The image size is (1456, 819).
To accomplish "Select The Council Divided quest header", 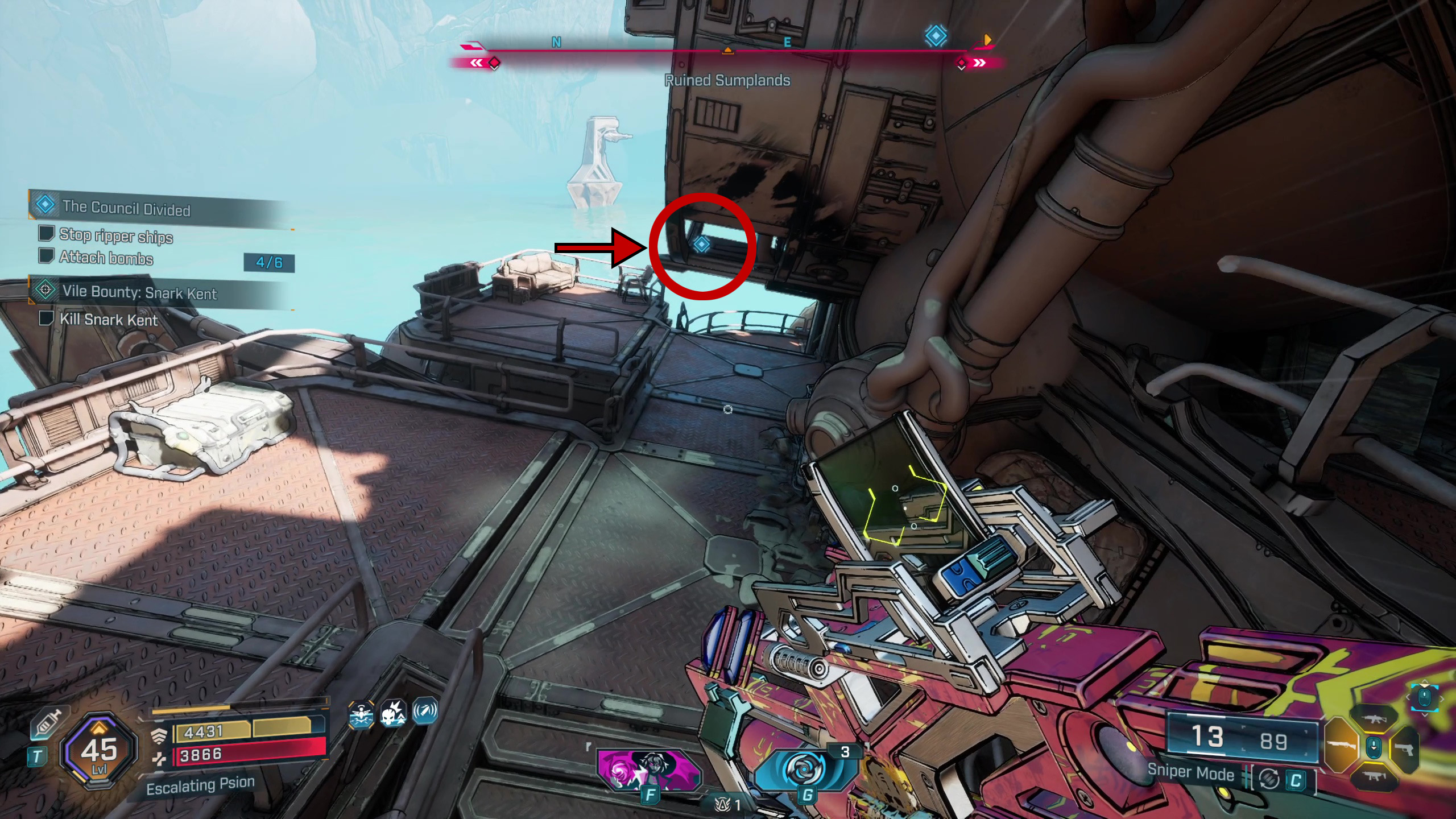I will coord(126,208).
